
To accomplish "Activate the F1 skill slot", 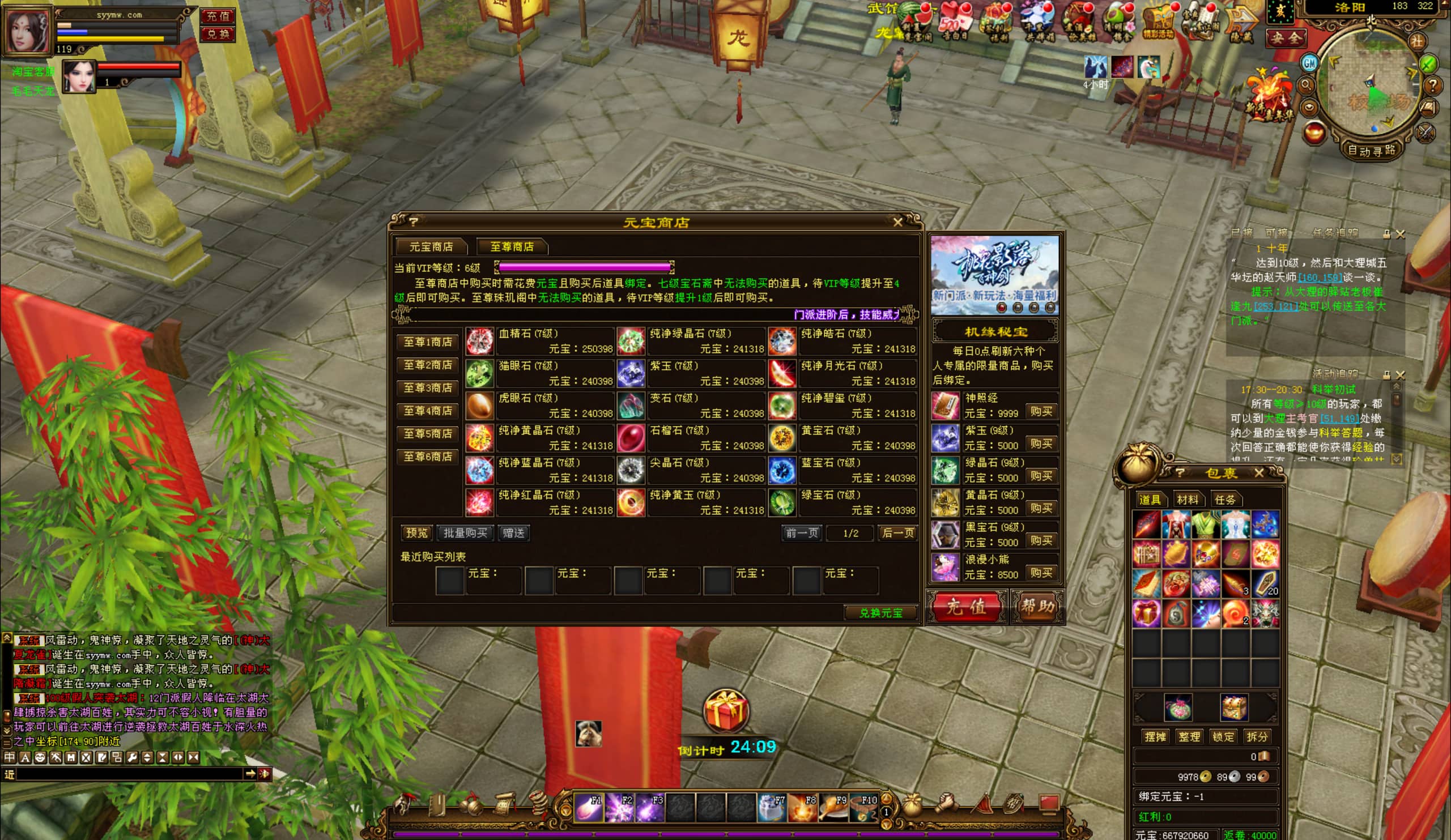I will (589, 807).
